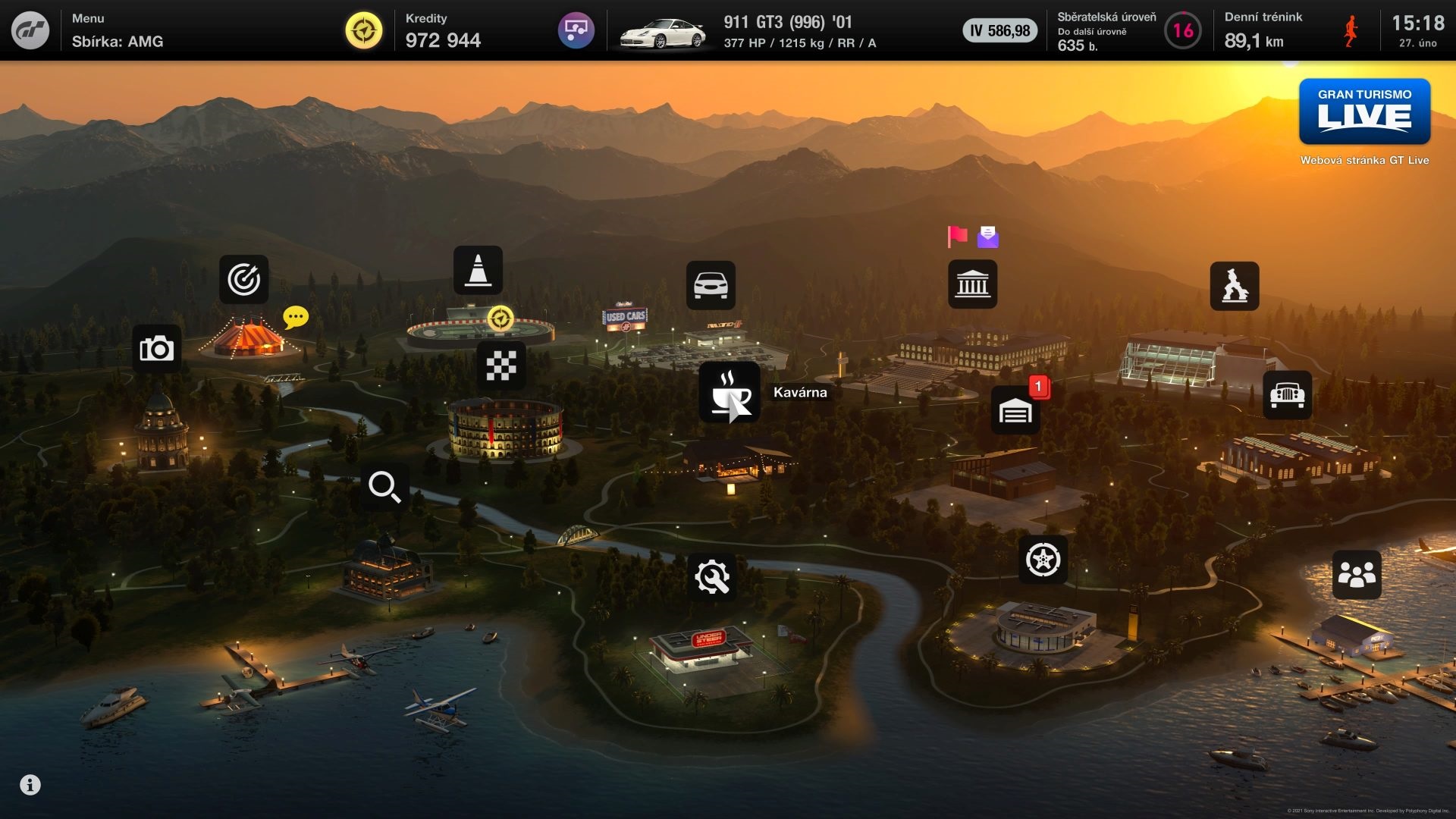Open the target circle missions icon
Image resolution: width=1456 pixels, height=819 pixels.
243,279
